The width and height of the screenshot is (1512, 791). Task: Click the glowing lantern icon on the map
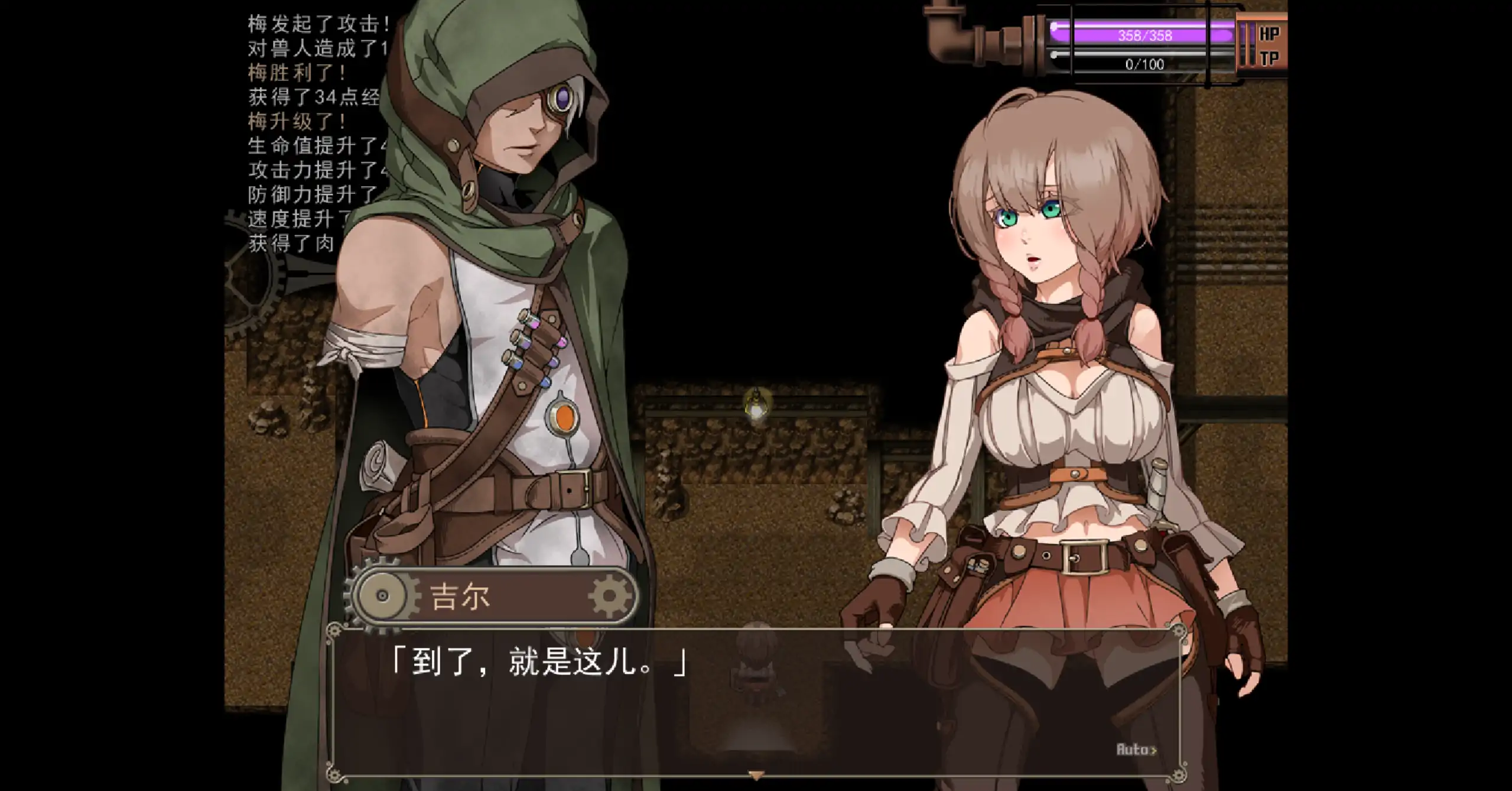click(x=756, y=403)
